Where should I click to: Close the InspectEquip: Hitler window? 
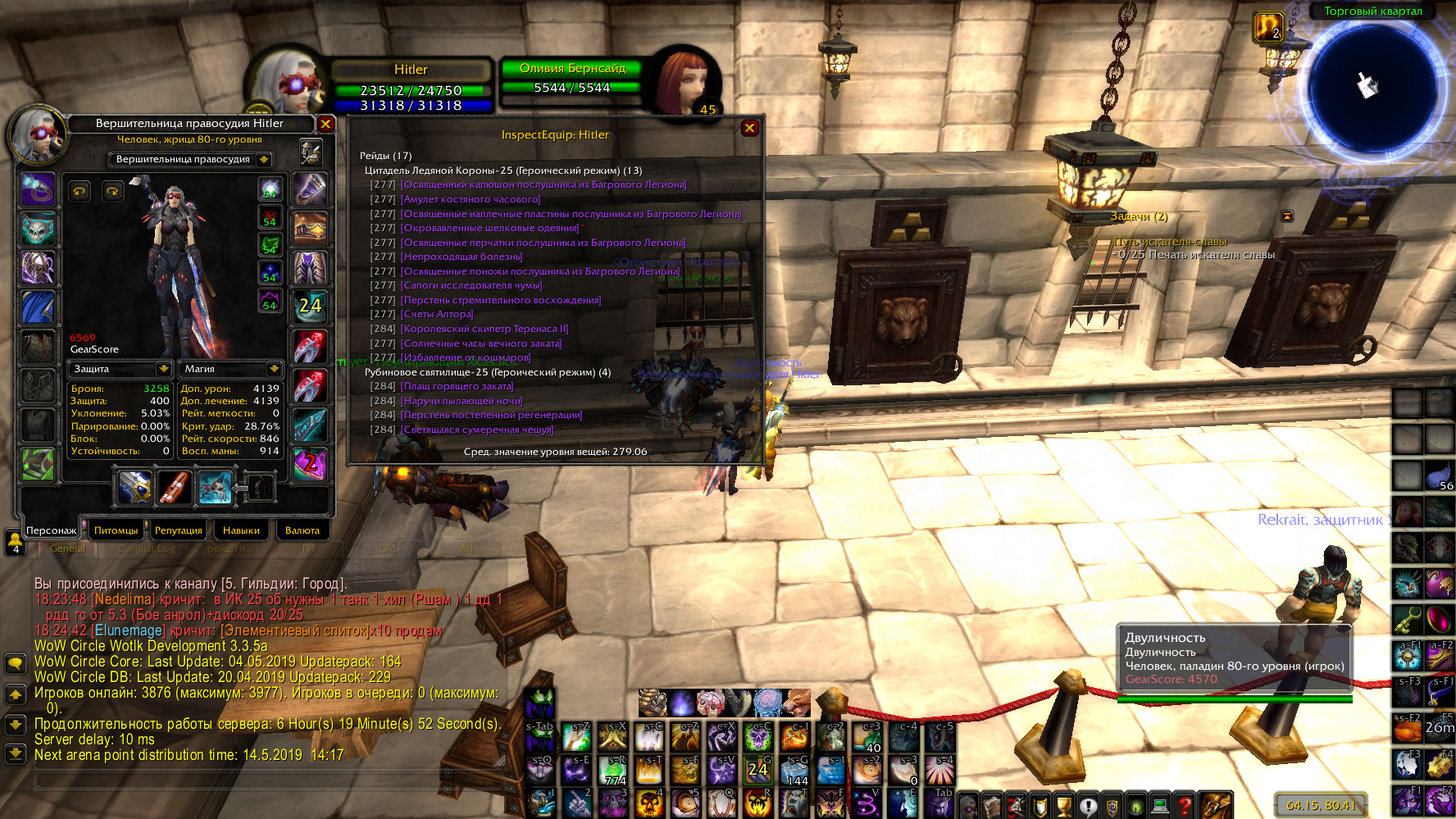(748, 128)
